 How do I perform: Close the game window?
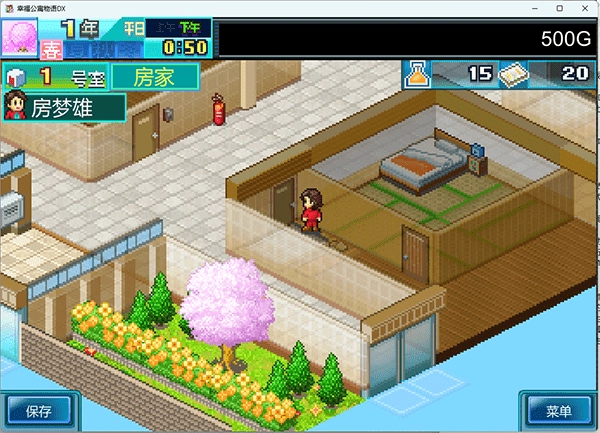tap(582, 7)
